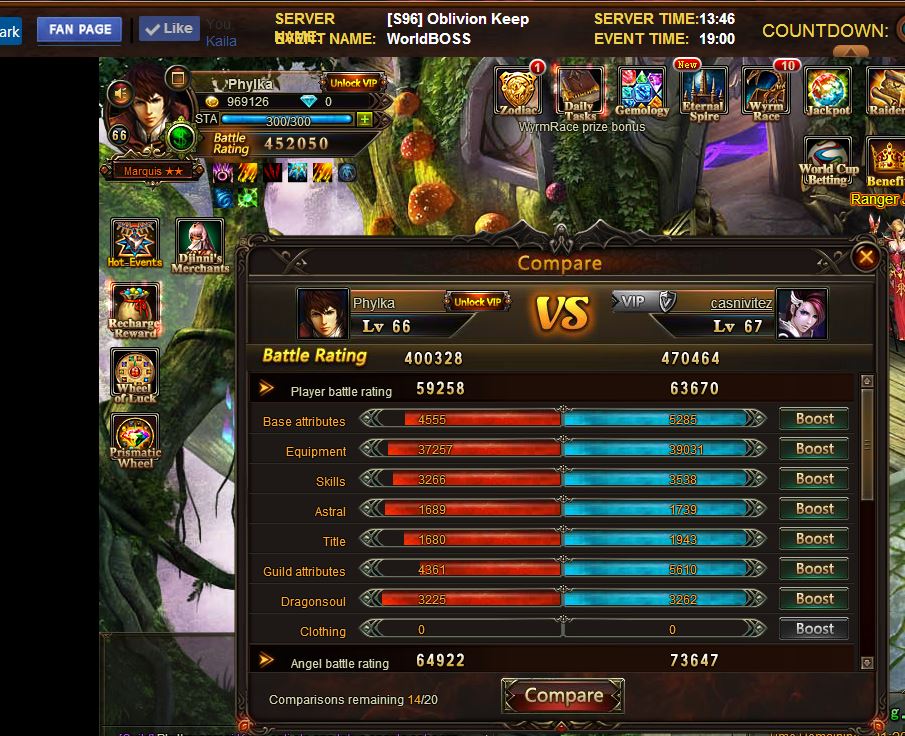
Task: Boost the Astral rating
Action: tap(814, 510)
